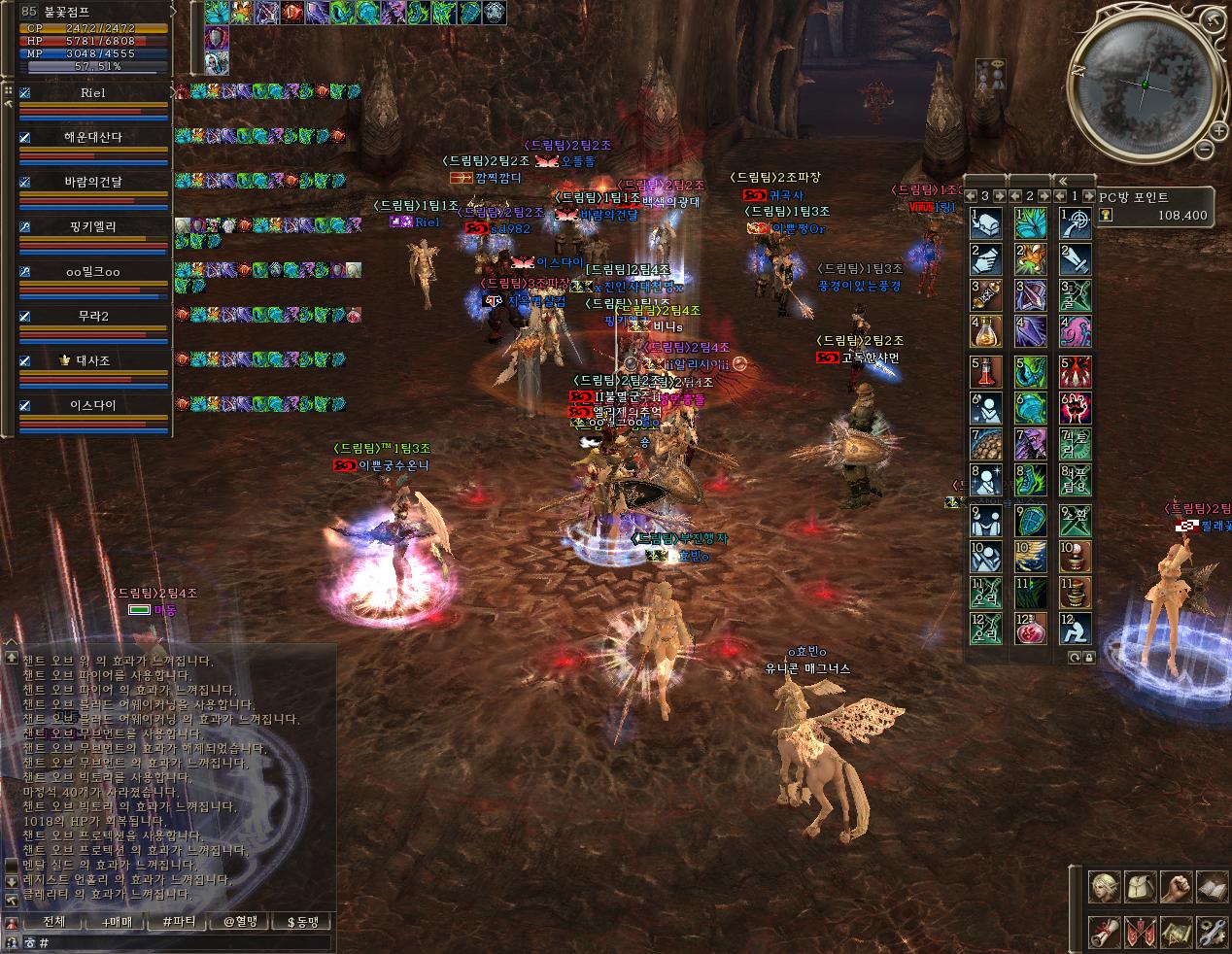The width and height of the screenshot is (1232, 954).
Task: Cast the green shield skill in slot 9
Action: coord(1031,520)
